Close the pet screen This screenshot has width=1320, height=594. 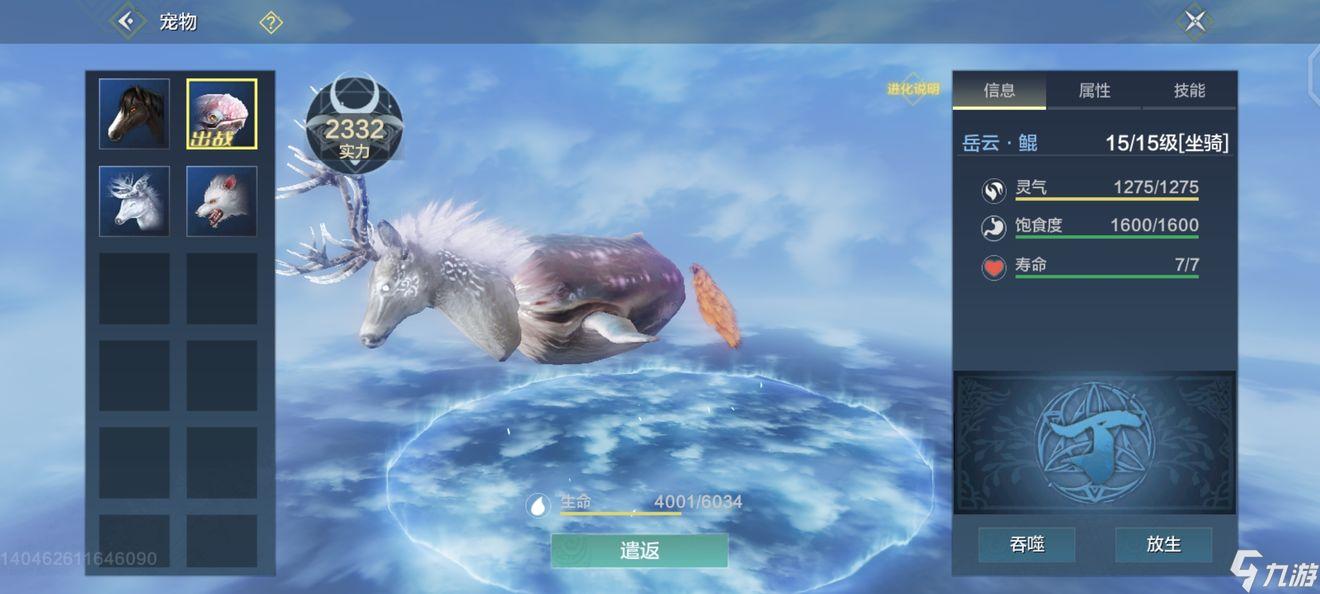[1195, 21]
